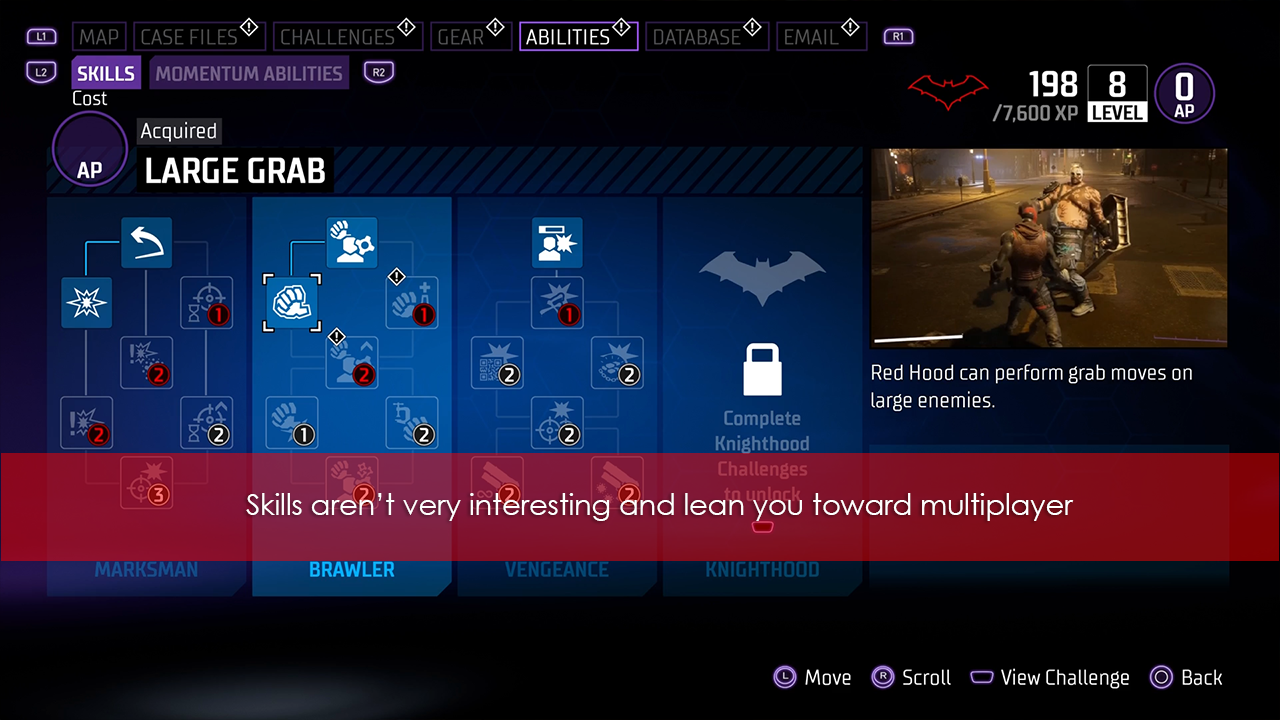Choose the locked Knighthood tree padlock

pyautogui.click(x=762, y=370)
